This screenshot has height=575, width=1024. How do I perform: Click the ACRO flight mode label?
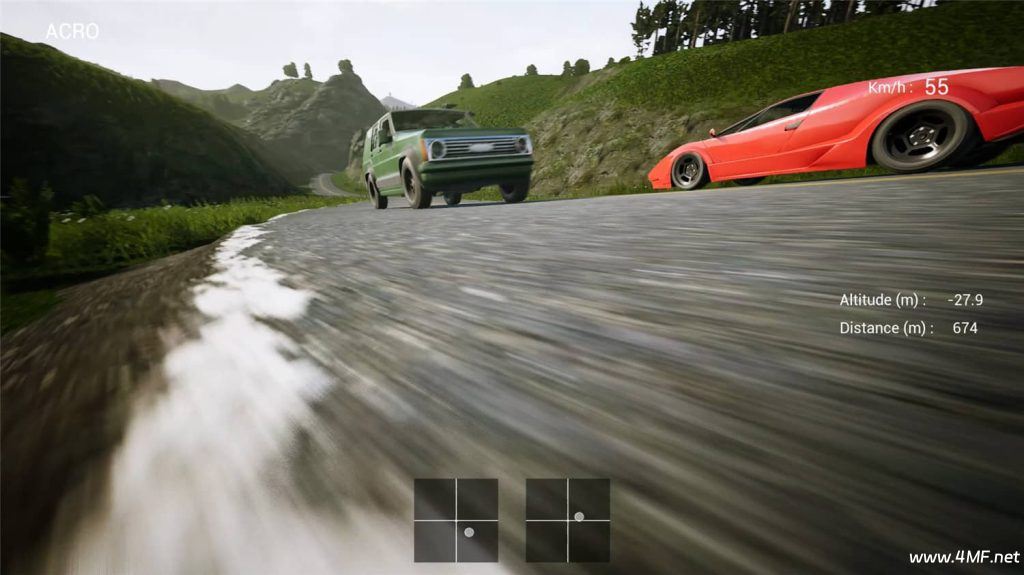pyautogui.click(x=72, y=31)
